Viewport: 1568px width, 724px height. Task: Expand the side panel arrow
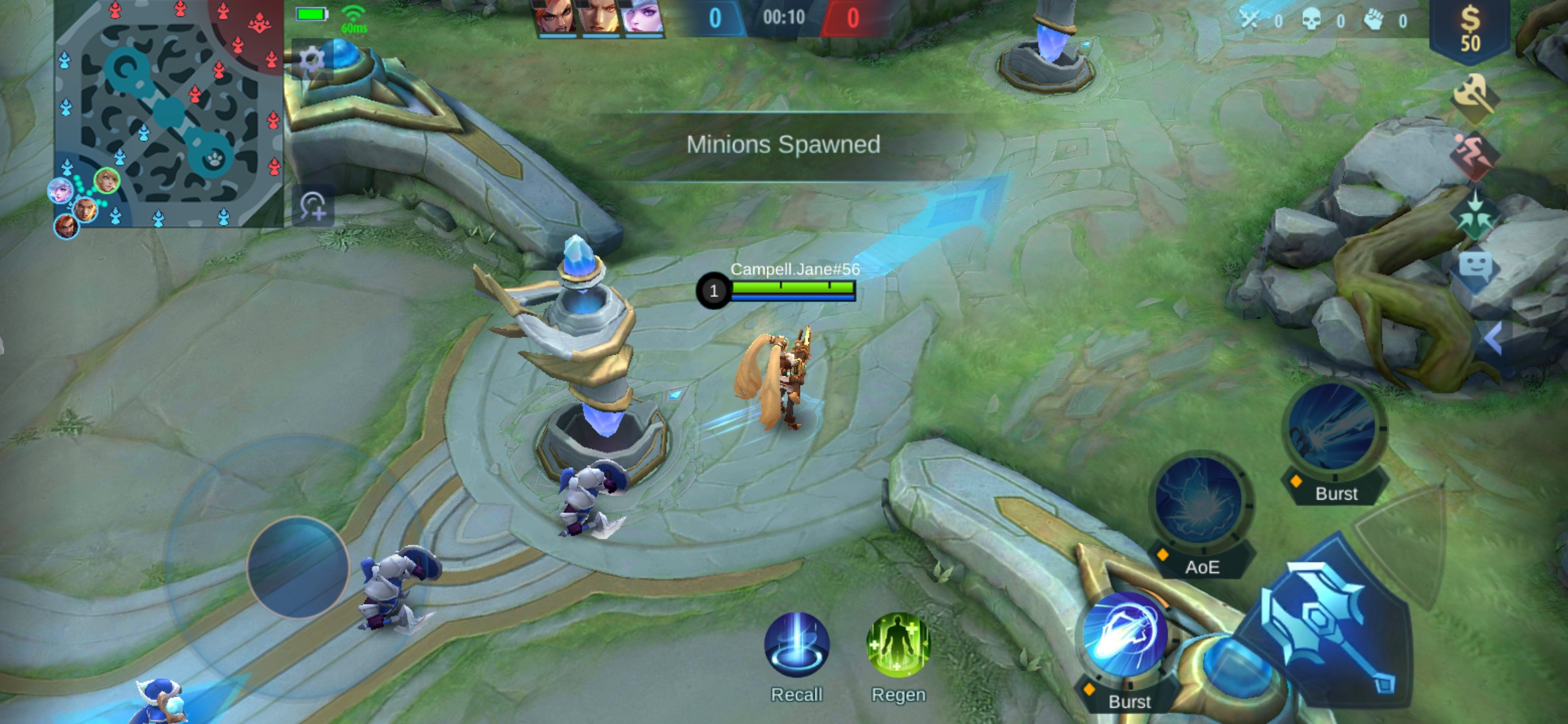pos(1493,339)
